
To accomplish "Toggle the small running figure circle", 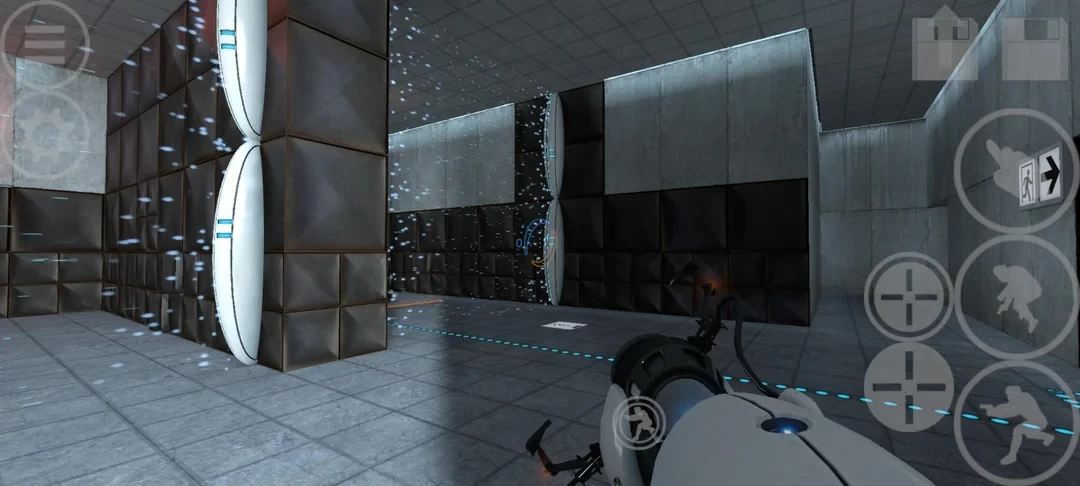I will (637, 423).
